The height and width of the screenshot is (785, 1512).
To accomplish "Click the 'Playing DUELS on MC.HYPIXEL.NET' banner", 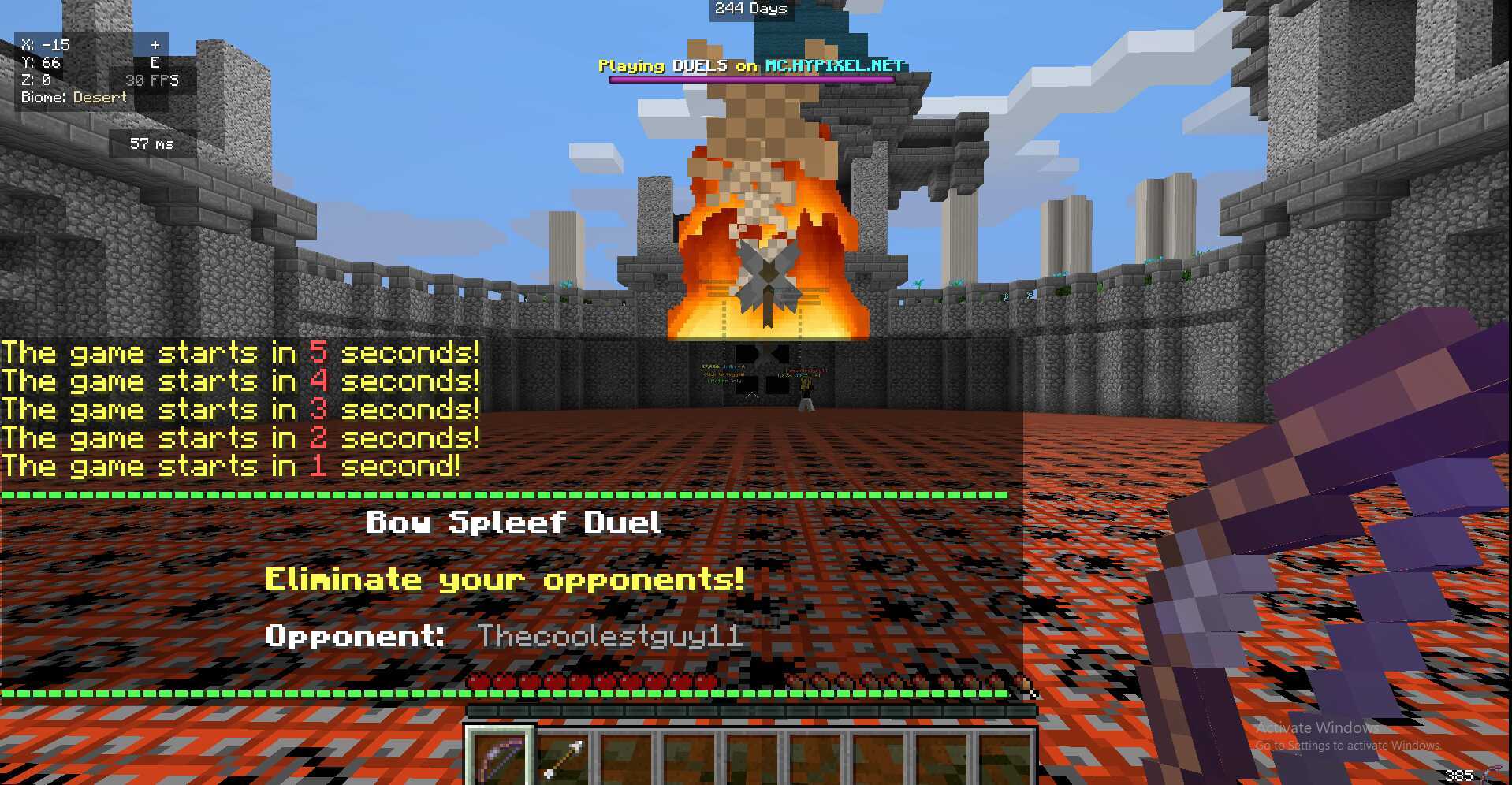I will click(749, 66).
